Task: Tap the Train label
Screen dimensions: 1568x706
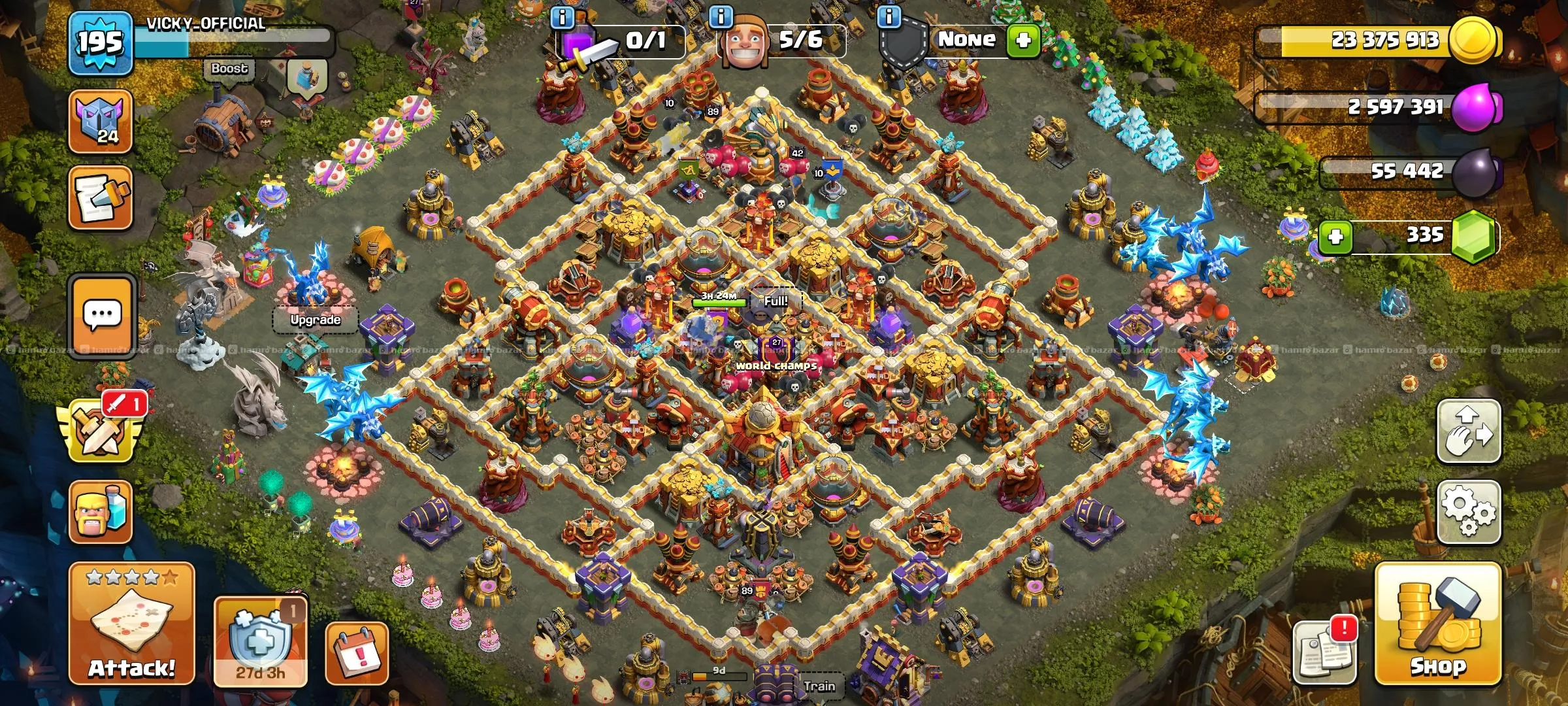Action: [819, 686]
